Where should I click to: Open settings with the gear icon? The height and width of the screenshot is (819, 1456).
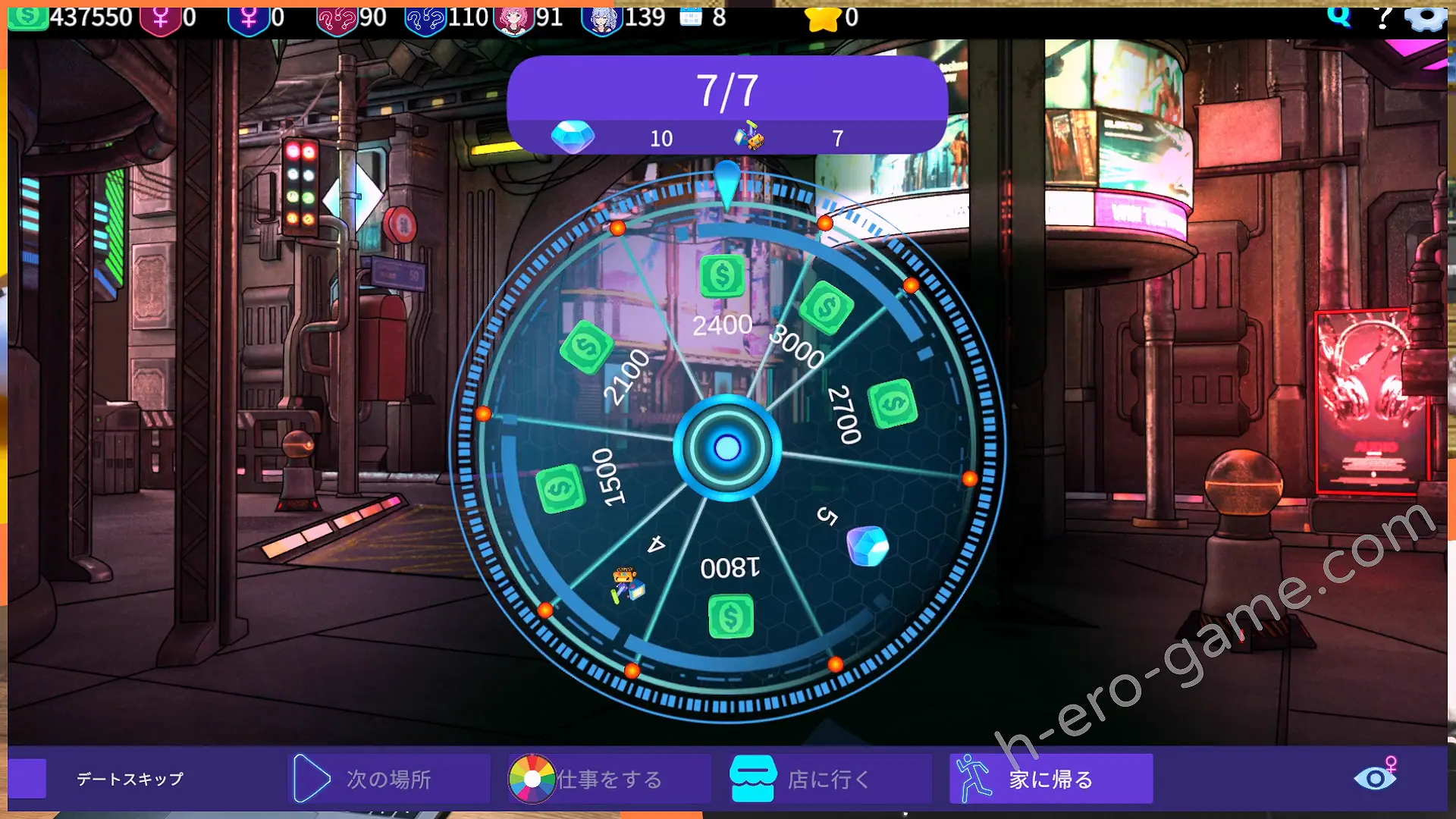click(x=1426, y=17)
